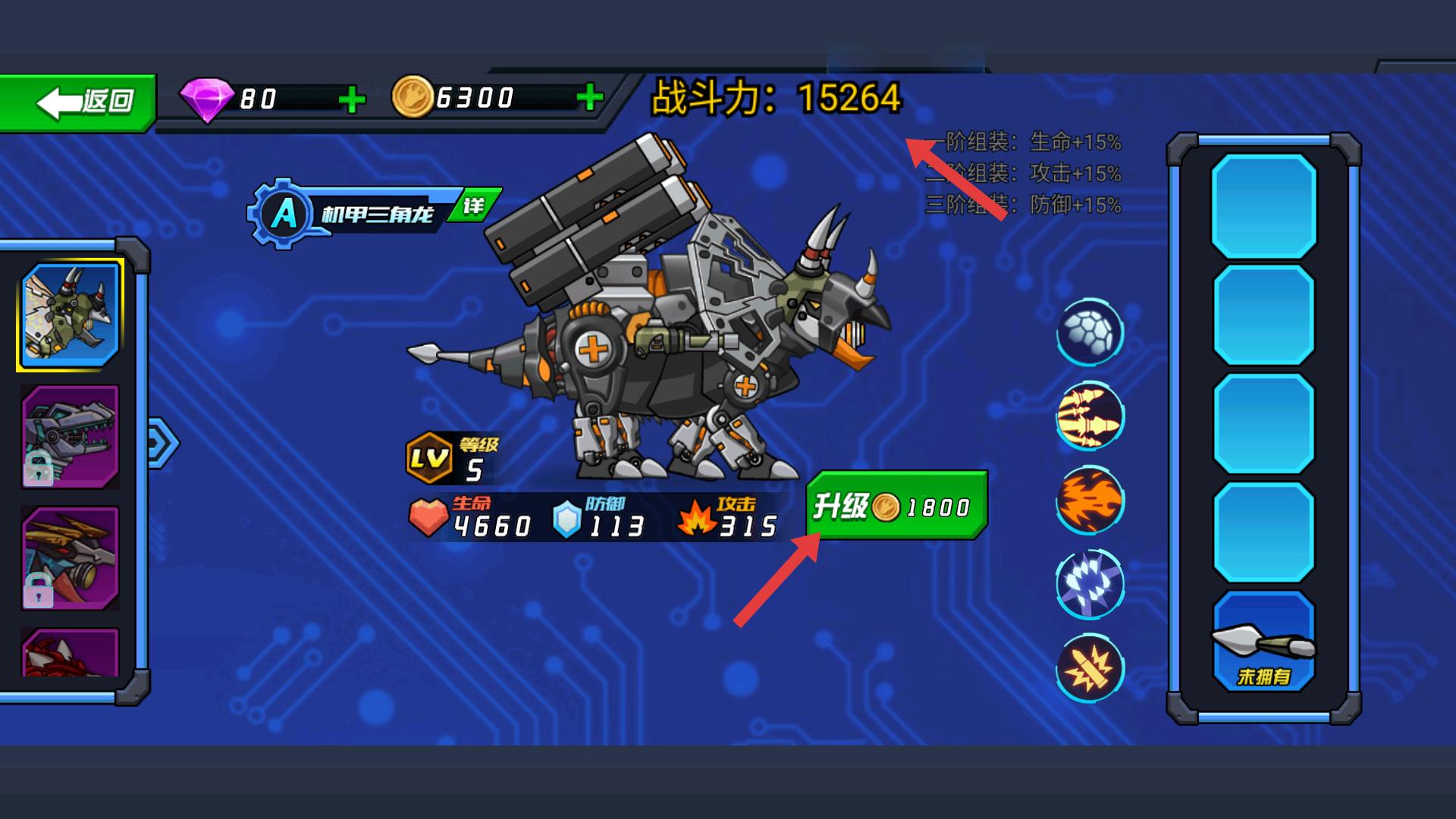The height and width of the screenshot is (819, 1456).
Task: Pick the locked gold-horned mech thumbnail
Action: (70, 557)
